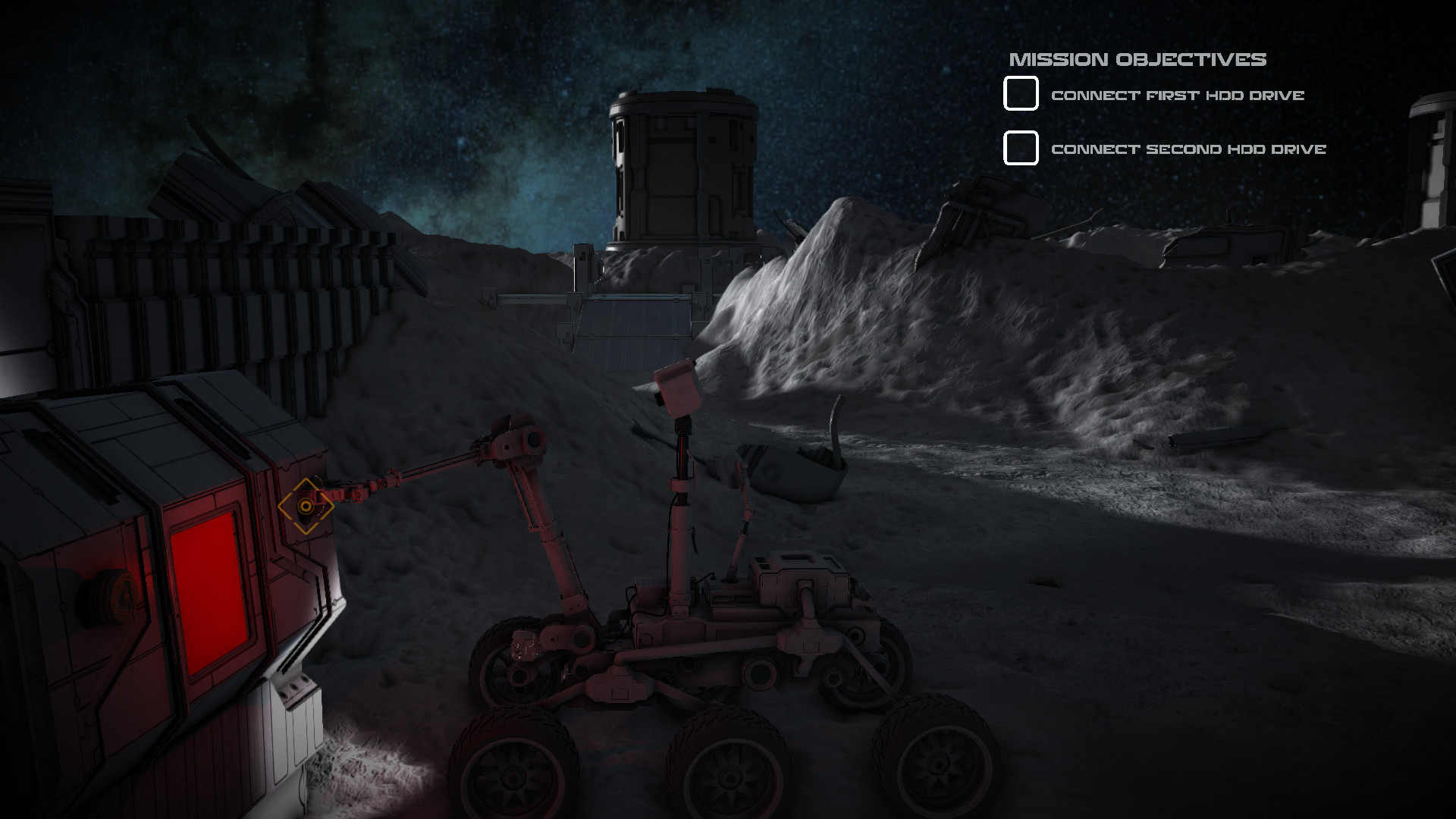1456x819 pixels.
Task: Check the Connect Second HDD Drive objective
Action: [x=1020, y=149]
